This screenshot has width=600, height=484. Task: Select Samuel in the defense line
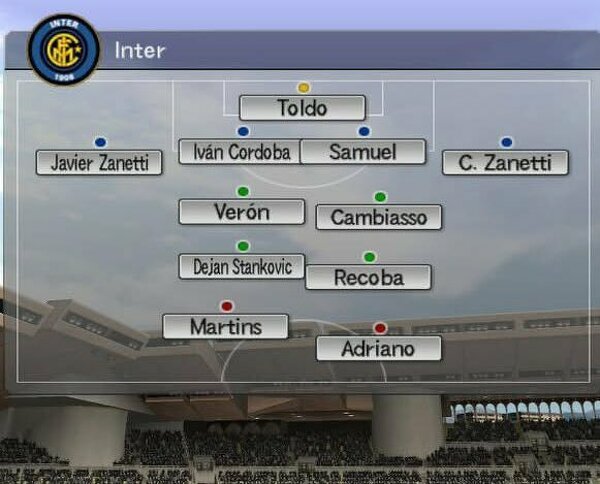coord(362,152)
